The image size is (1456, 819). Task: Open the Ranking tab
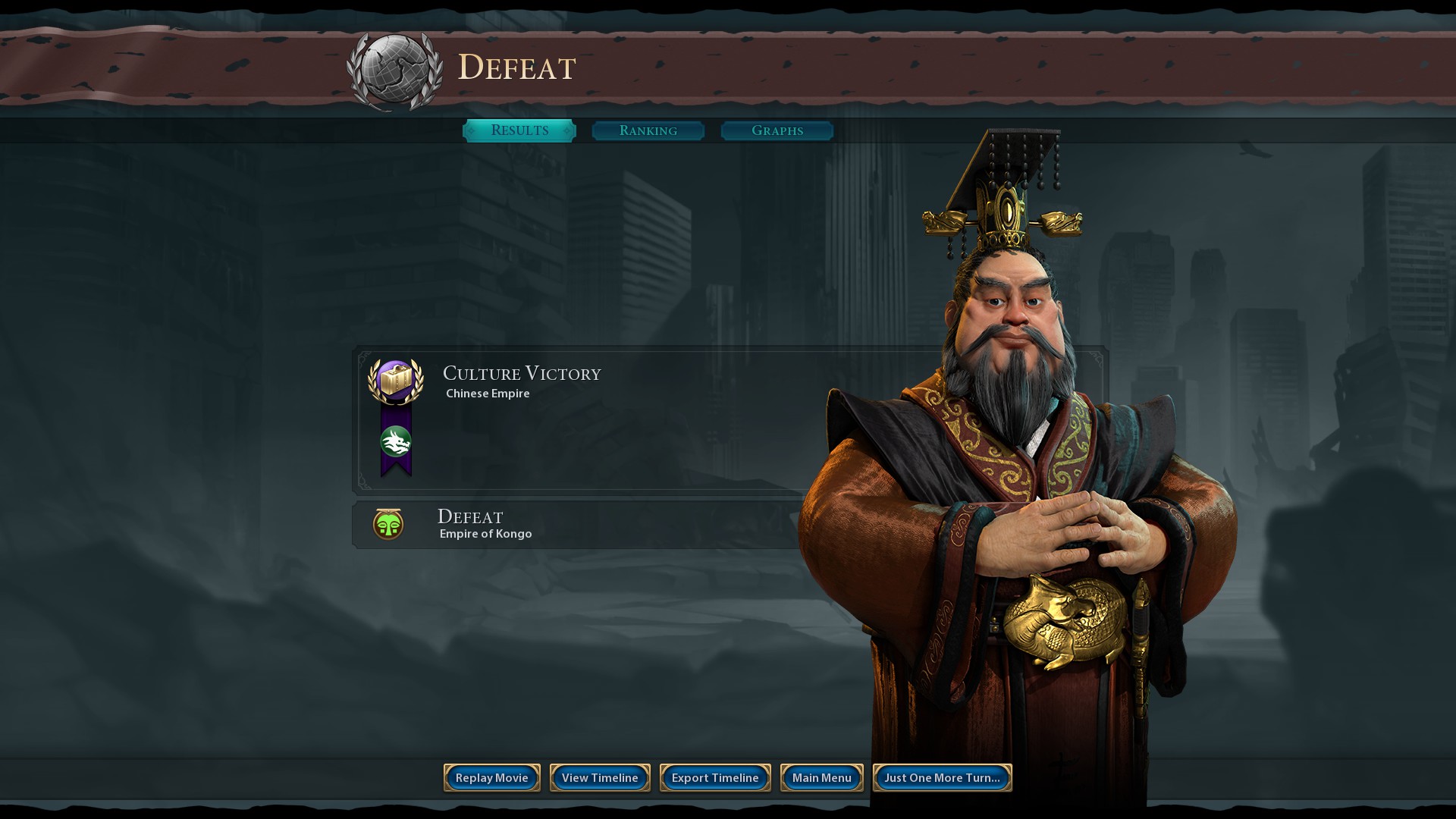pyautogui.click(x=648, y=130)
